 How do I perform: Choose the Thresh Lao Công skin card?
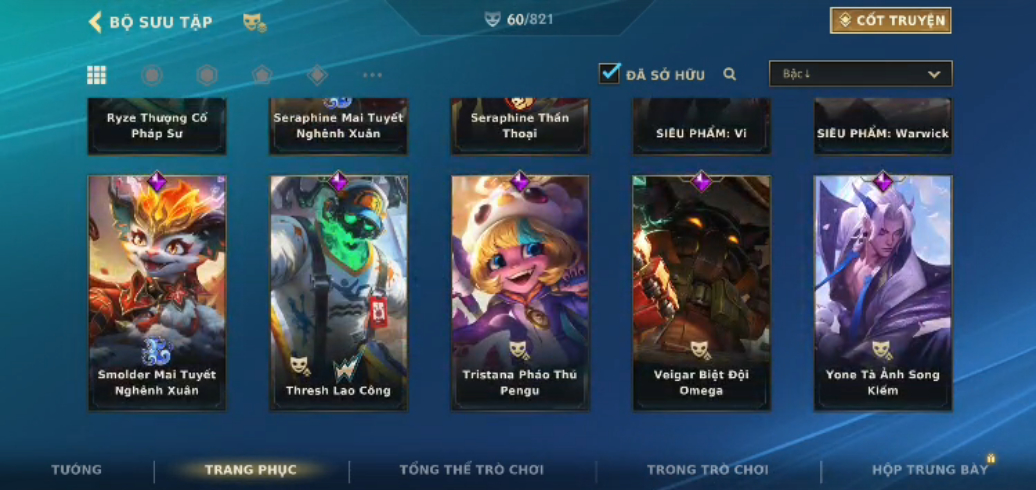(x=339, y=292)
